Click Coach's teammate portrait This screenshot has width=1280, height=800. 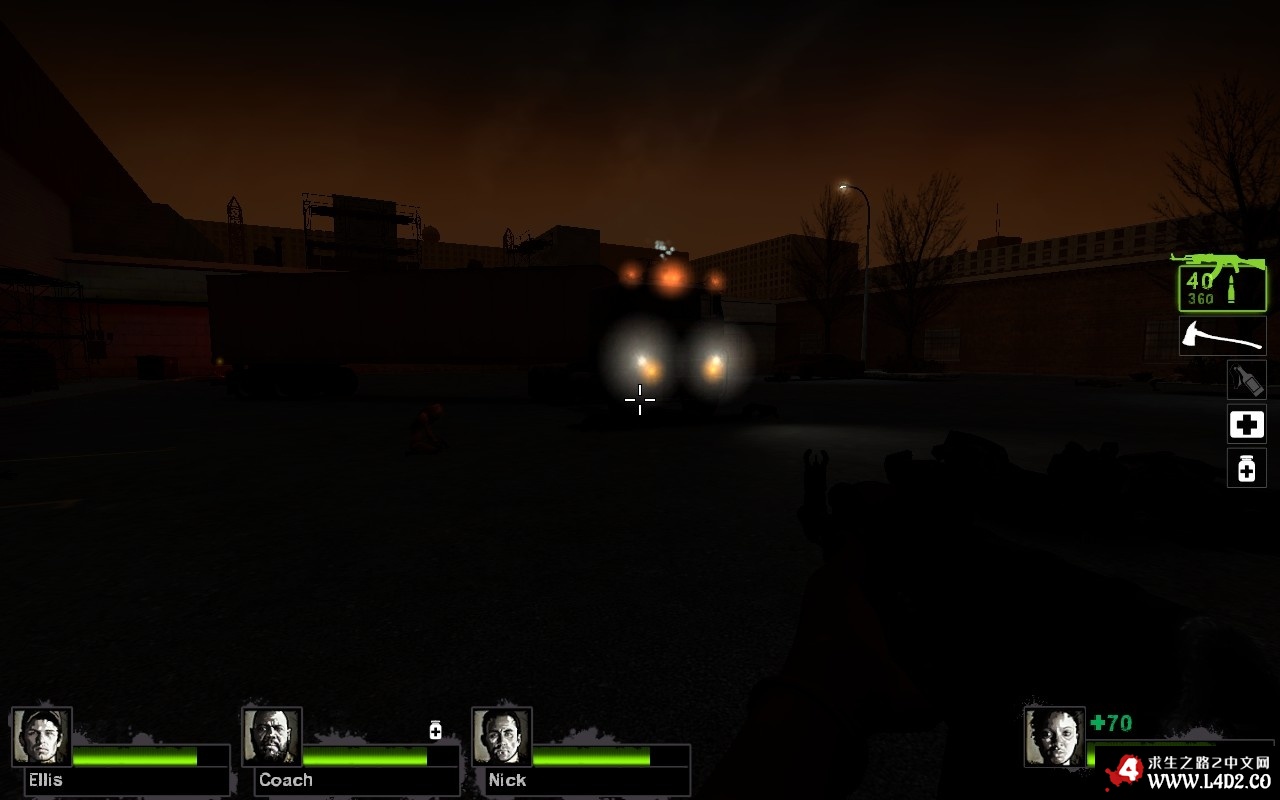pyautogui.click(x=272, y=737)
